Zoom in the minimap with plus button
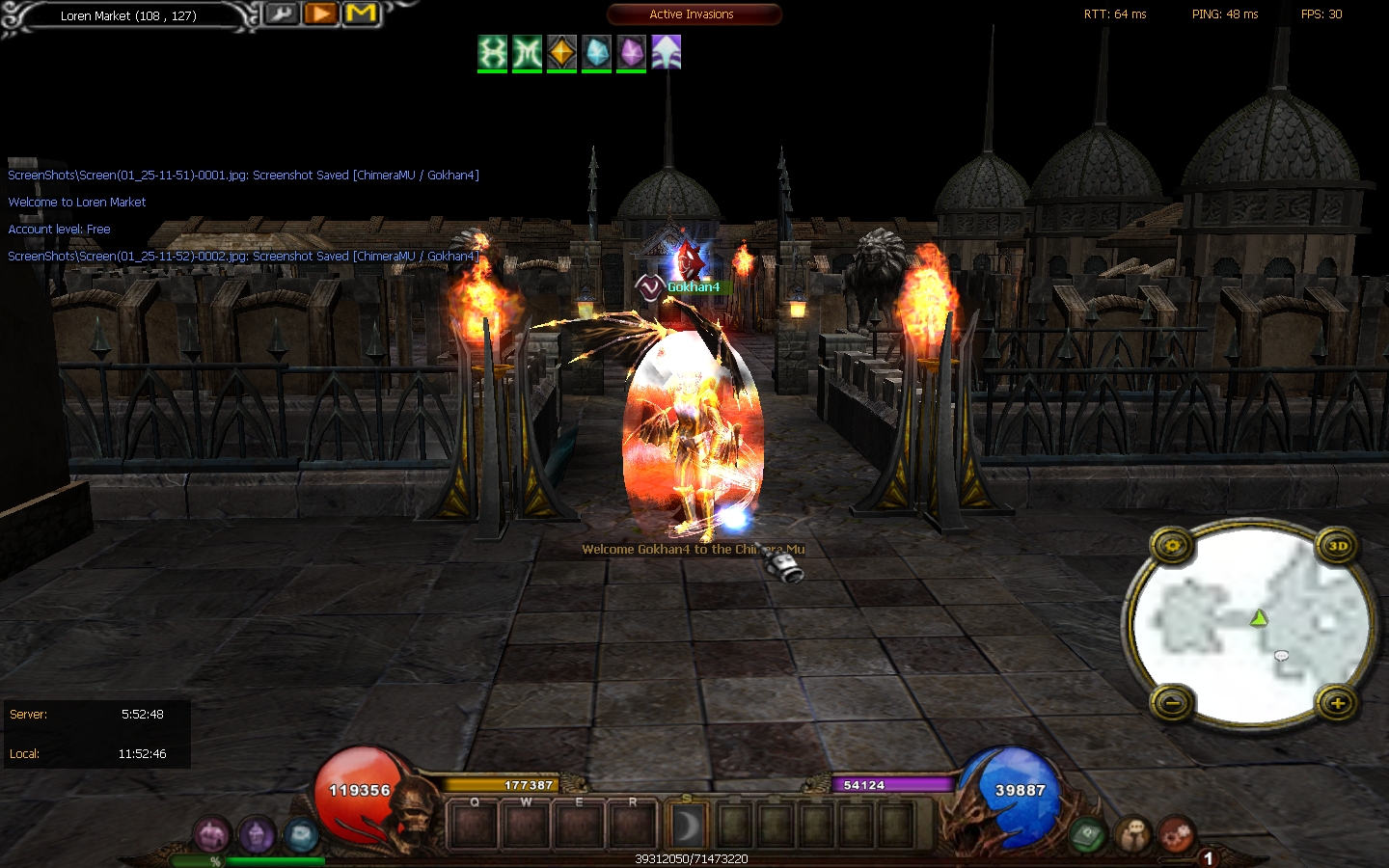1389x868 pixels. pos(1338,703)
